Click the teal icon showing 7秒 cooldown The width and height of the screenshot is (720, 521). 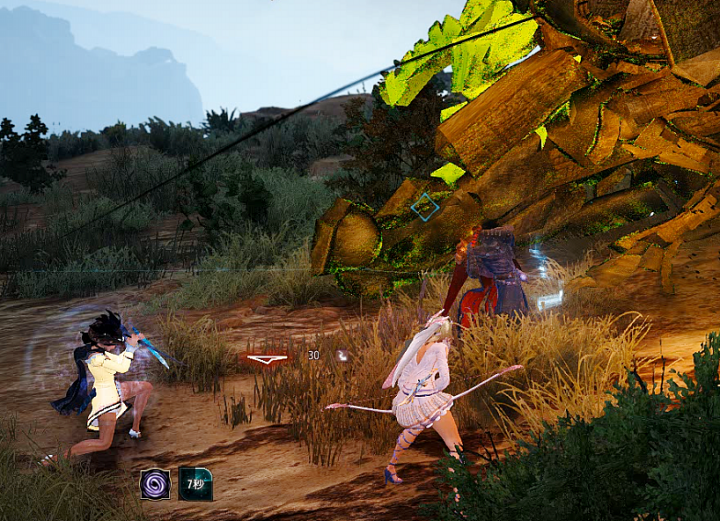(x=195, y=484)
